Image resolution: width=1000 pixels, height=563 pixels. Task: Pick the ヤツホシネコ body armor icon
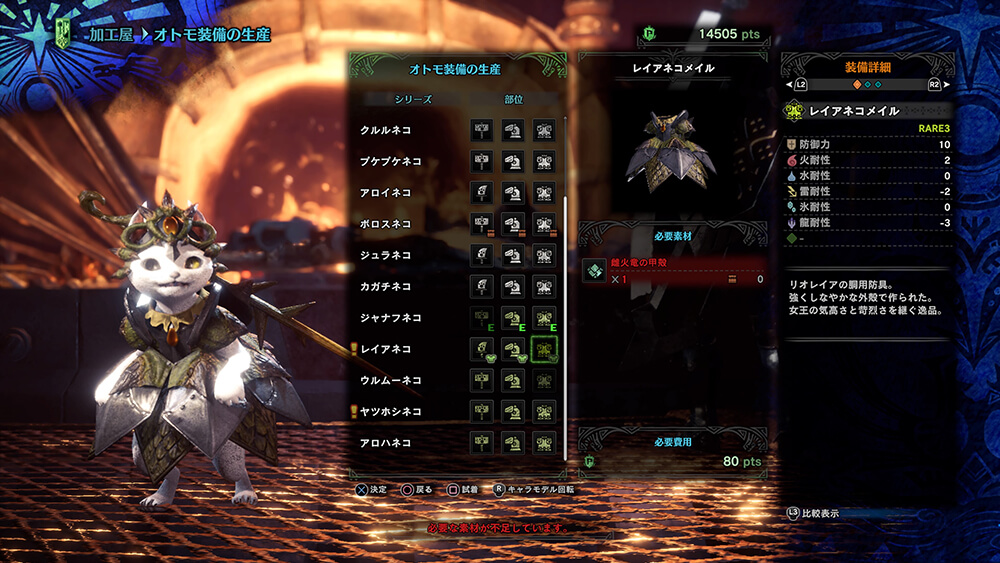point(543,411)
